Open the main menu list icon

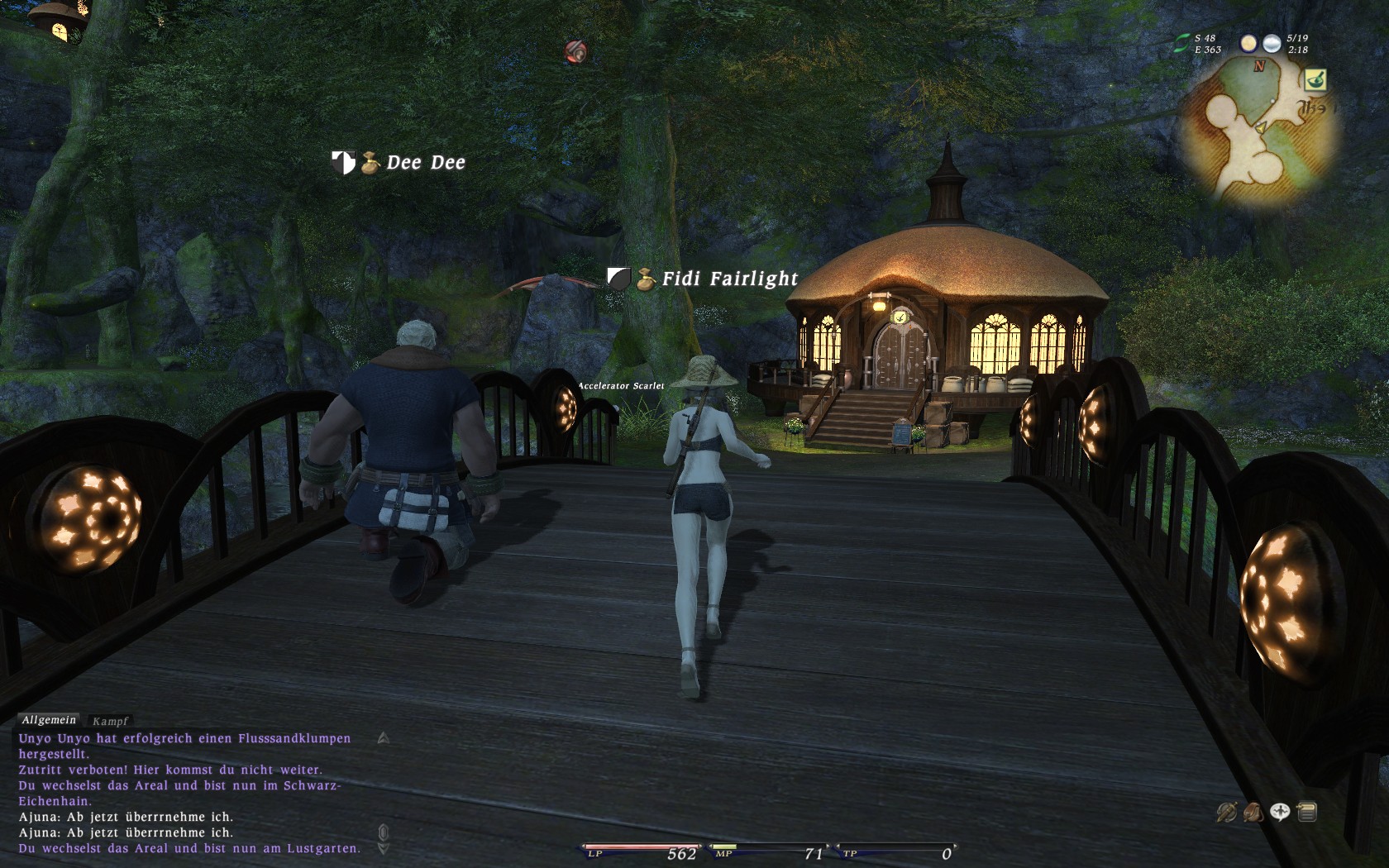click(x=1307, y=813)
